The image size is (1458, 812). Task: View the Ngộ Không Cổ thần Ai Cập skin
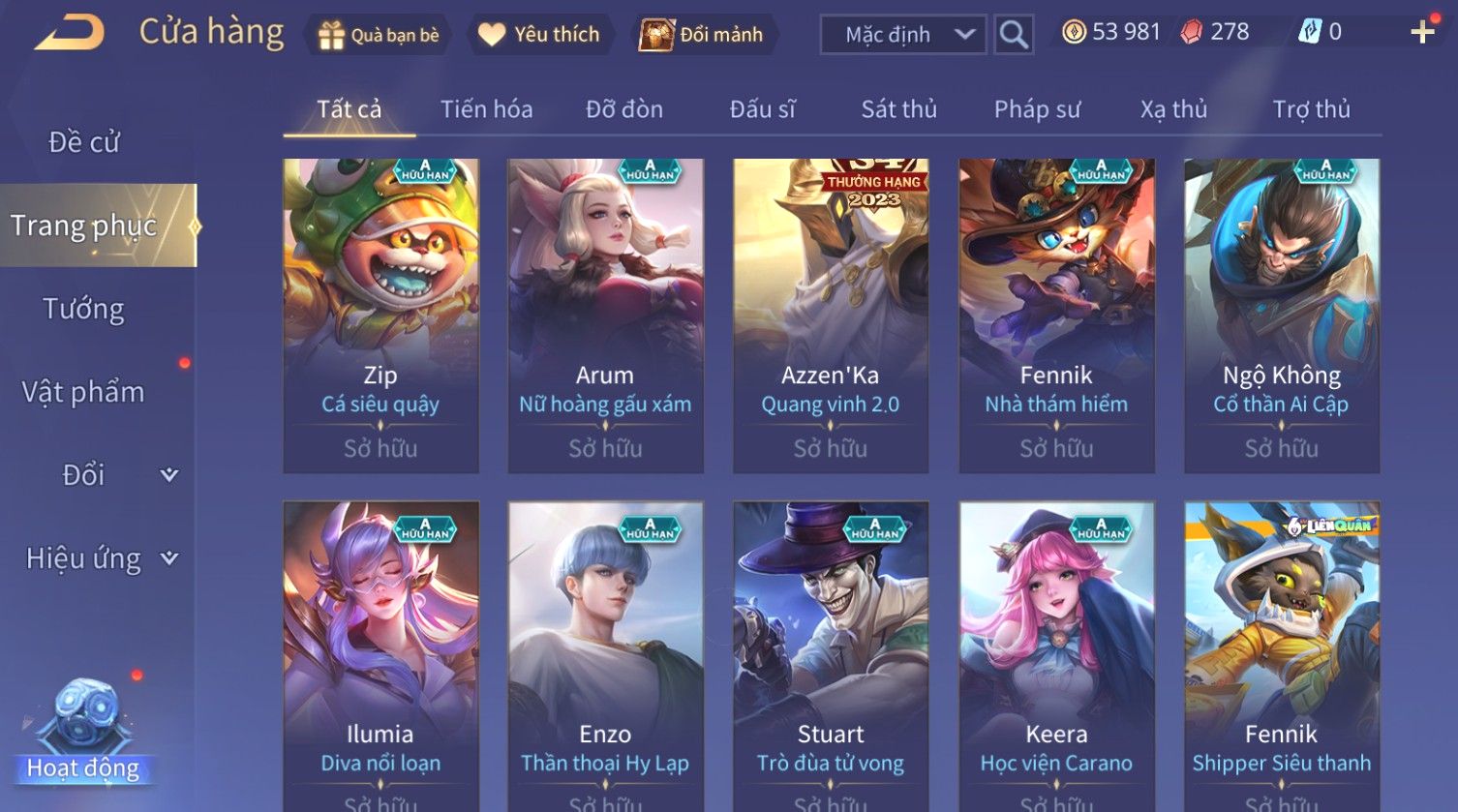[x=1281, y=315]
